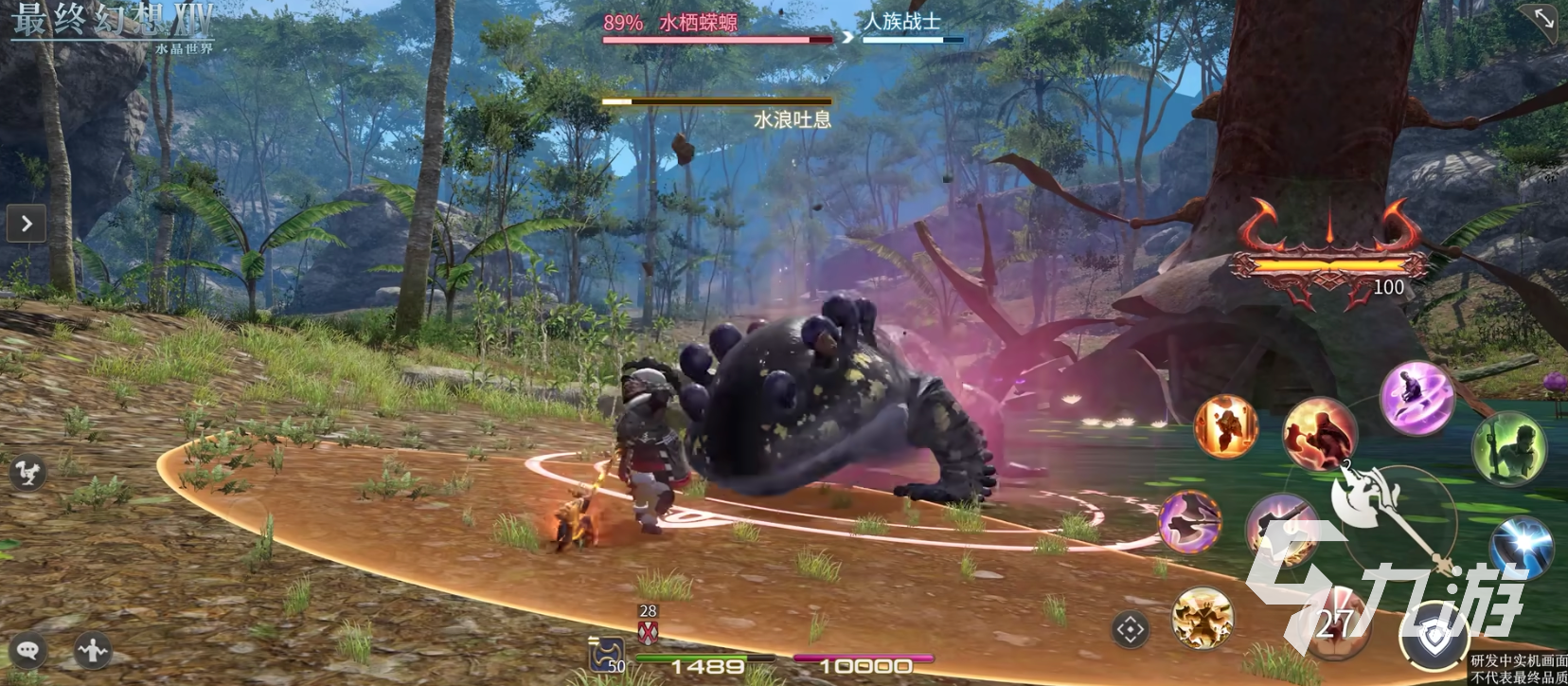Image resolution: width=1568 pixels, height=686 pixels.
Task: Select the 人族战士 target-of-target name
Action: tap(902, 21)
